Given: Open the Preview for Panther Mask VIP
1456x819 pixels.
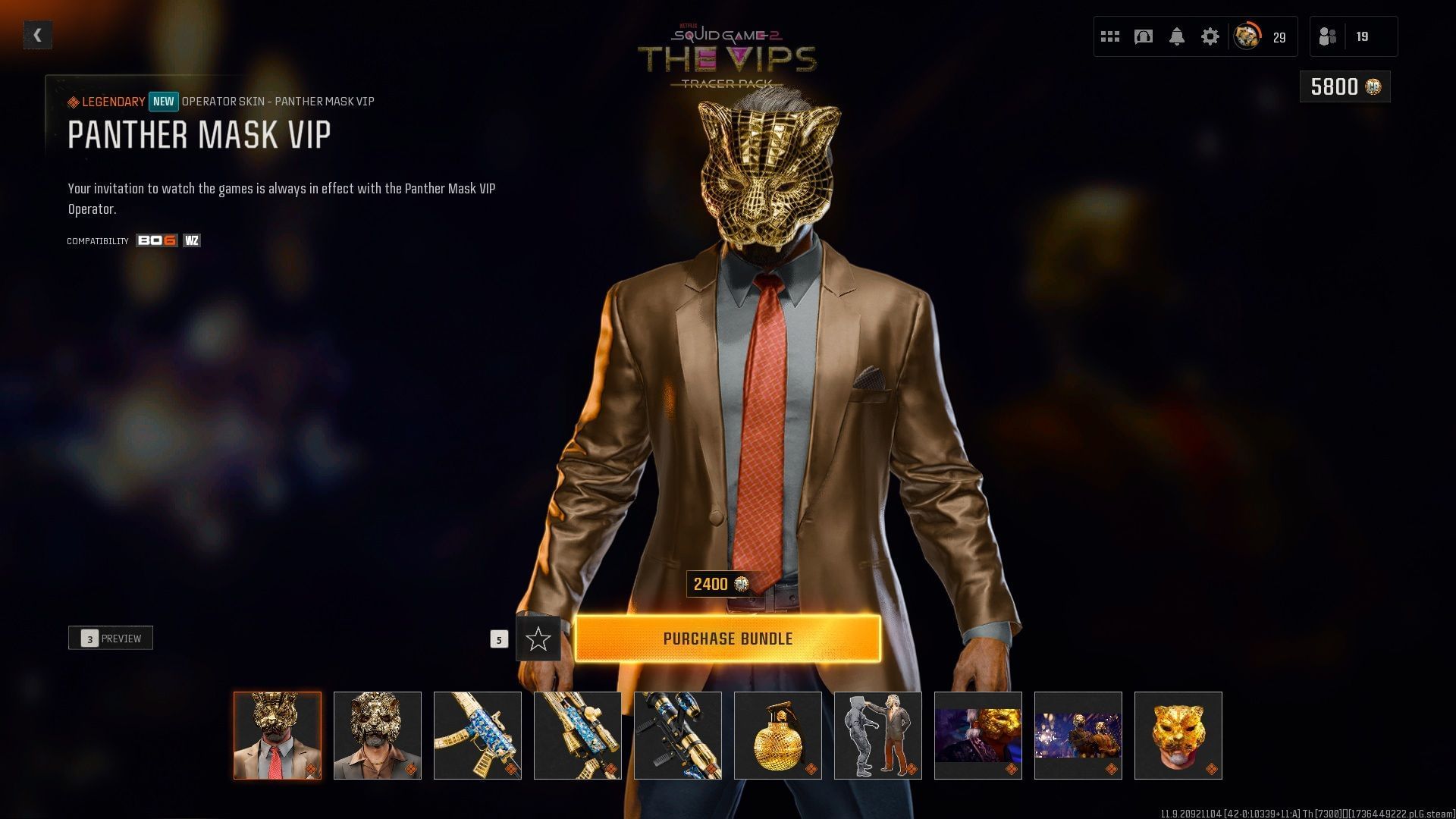Looking at the screenshot, I should [110, 638].
